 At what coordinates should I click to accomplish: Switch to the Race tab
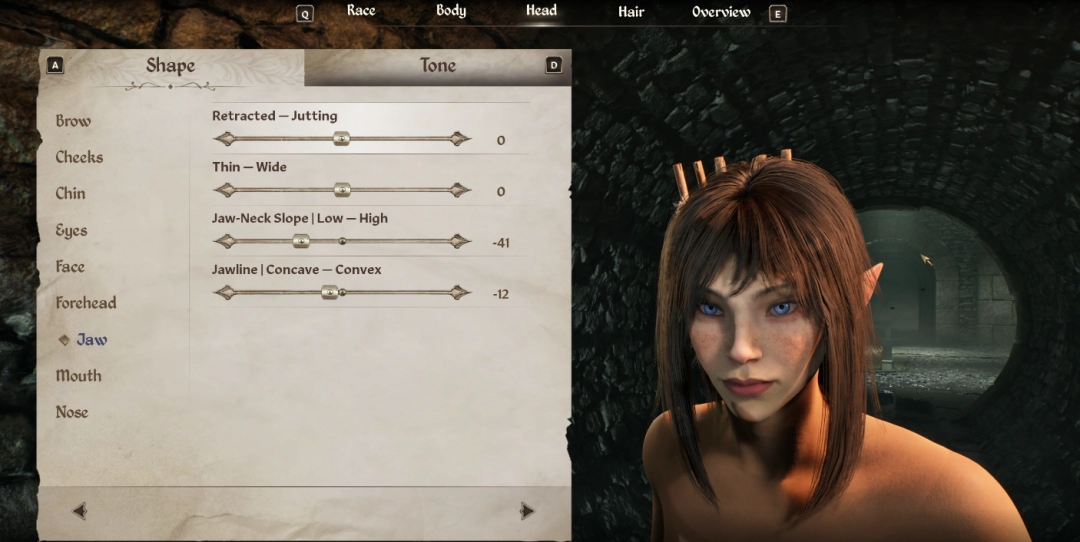point(361,11)
